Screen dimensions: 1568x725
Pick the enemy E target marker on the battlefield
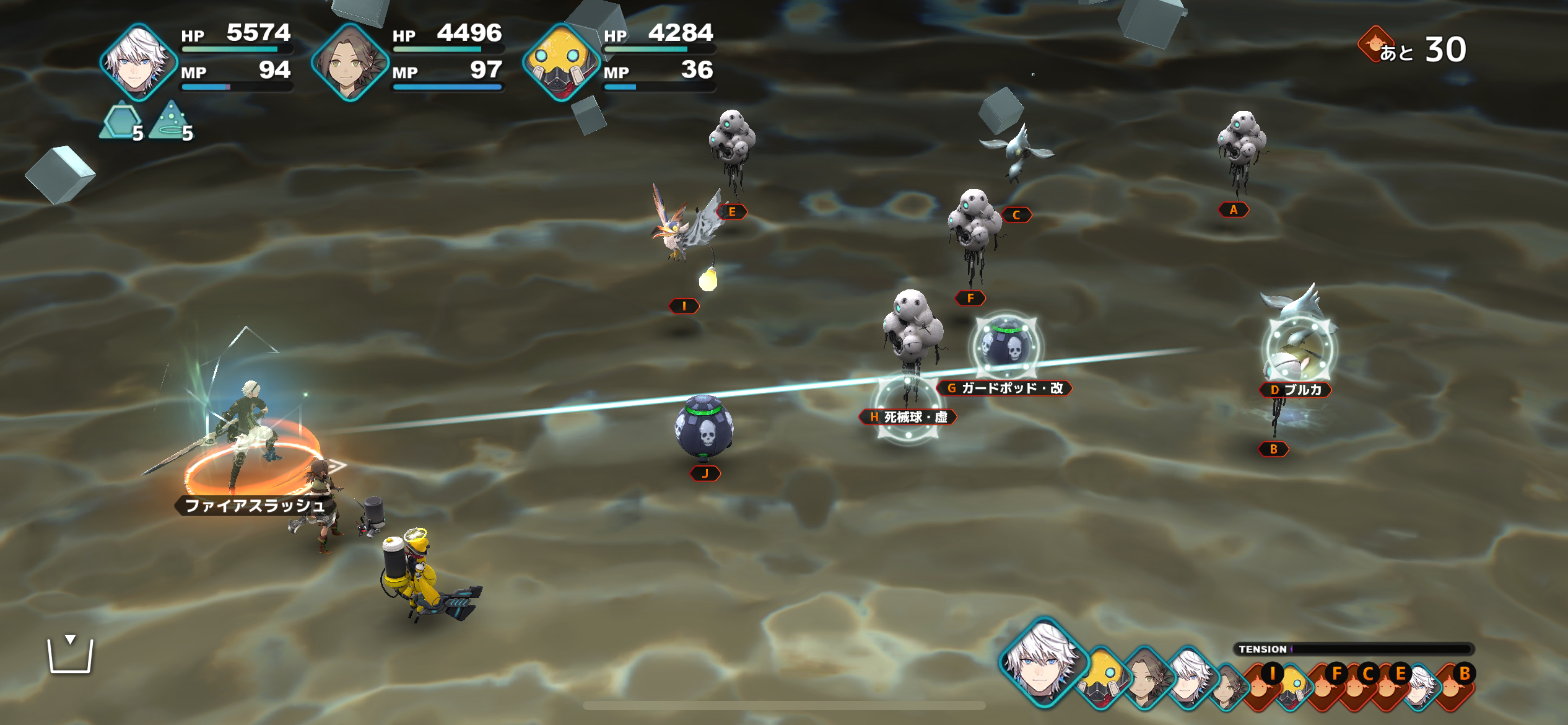[x=731, y=212]
